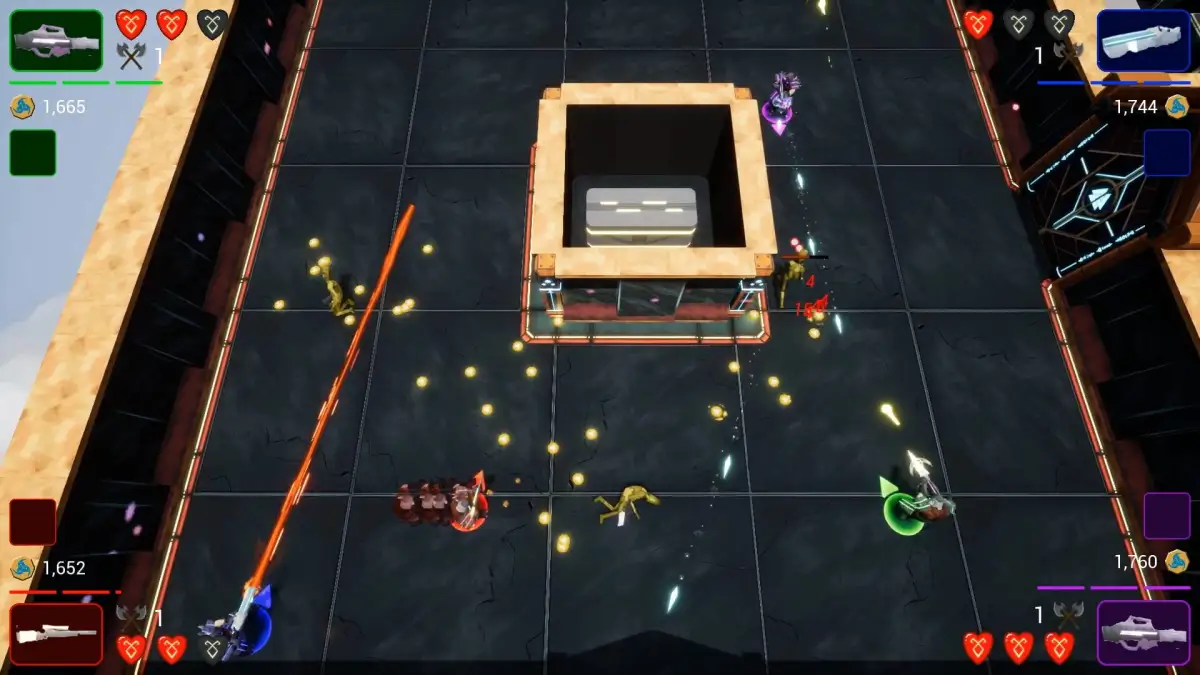Viewport: 1200px width, 675px height.
Task: Click the dark green empty item slot
Action: tap(33, 153)
